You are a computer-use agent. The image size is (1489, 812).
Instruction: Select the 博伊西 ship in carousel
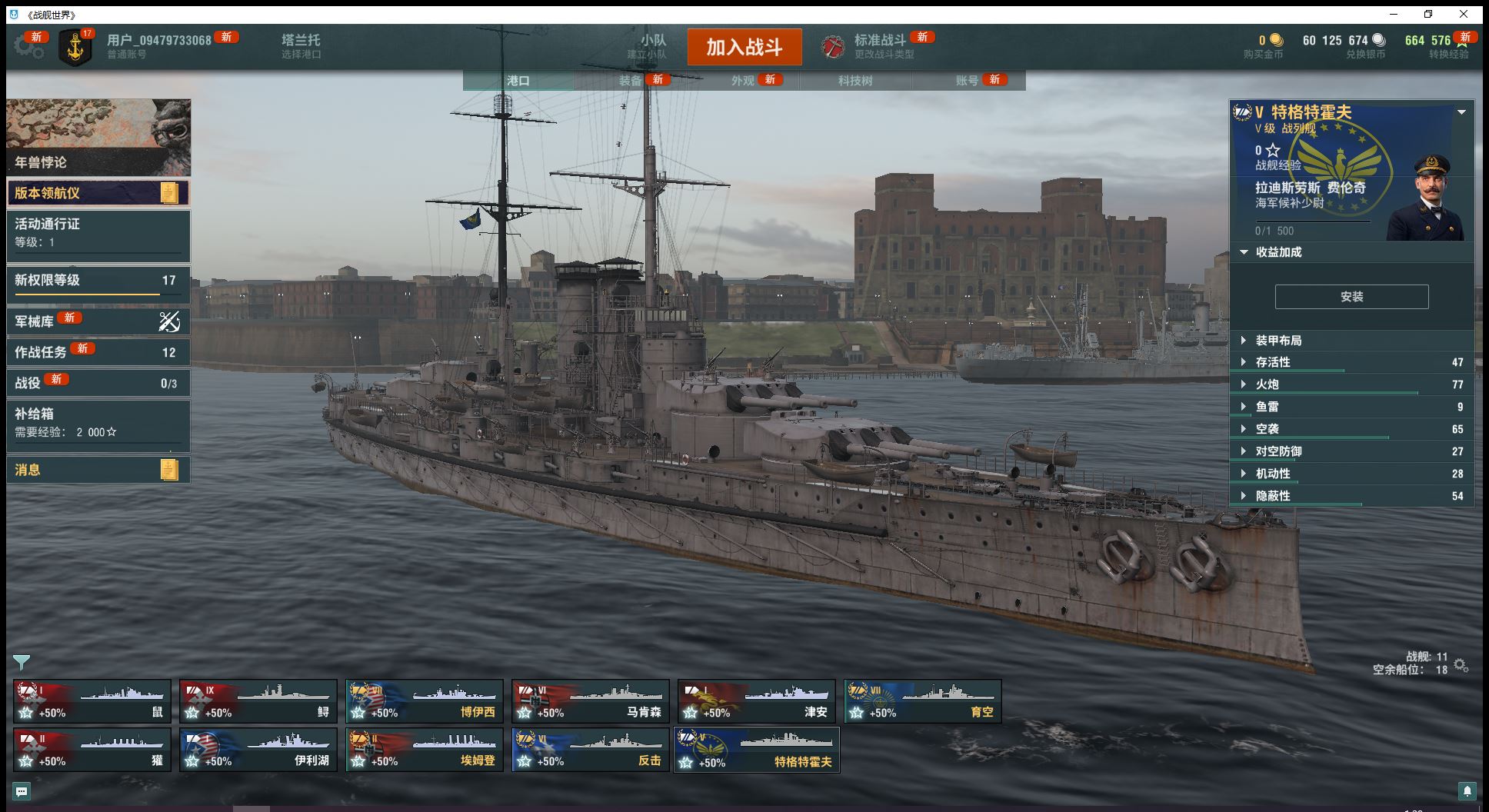pyautogui.click(x=425, y=701)
